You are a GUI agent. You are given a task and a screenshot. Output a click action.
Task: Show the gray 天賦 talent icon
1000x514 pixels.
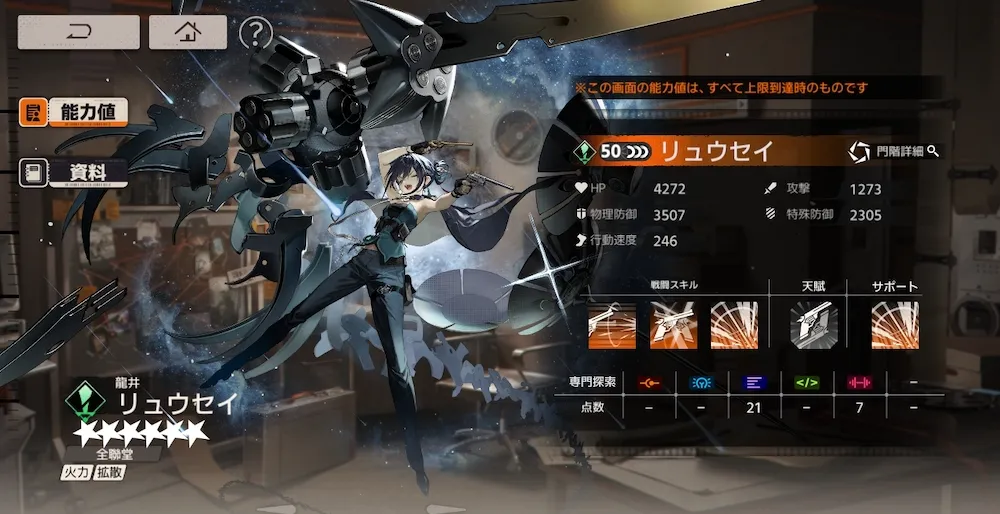(812, 326)
